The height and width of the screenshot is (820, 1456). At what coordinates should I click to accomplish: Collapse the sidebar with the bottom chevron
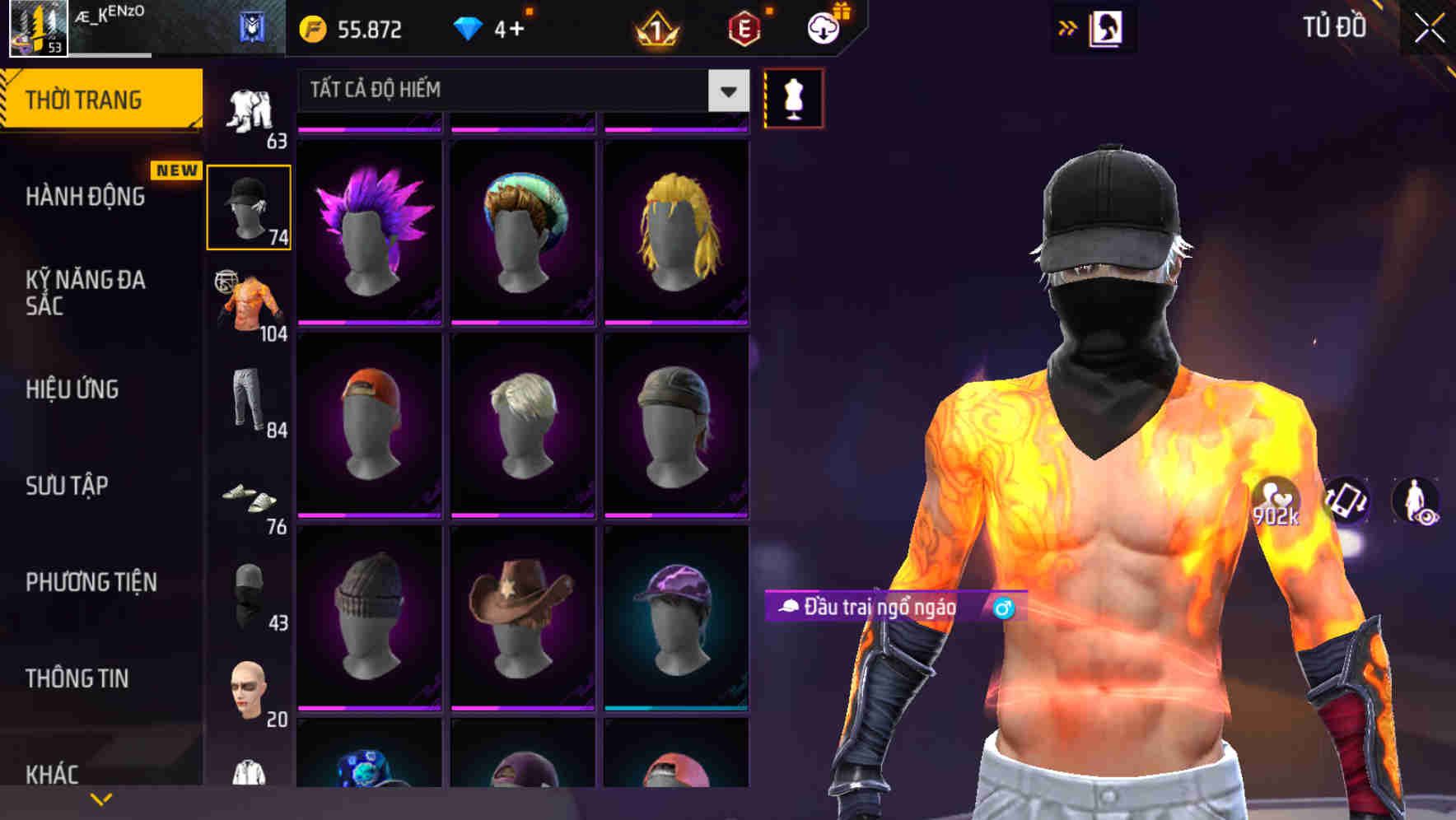(x=101, y=798)
